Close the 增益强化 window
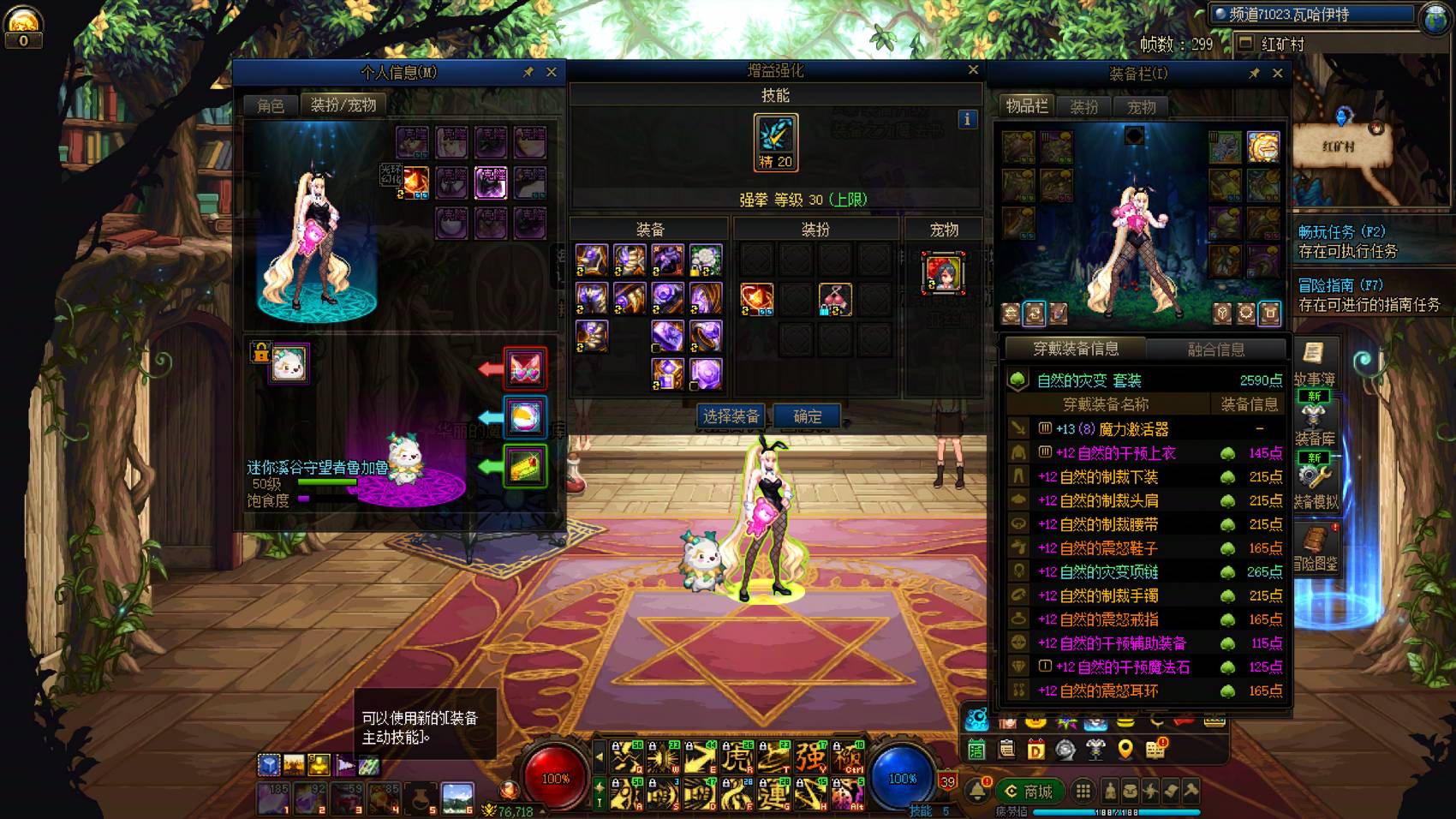Screen dimensions: 1456x819 point(973,70)
